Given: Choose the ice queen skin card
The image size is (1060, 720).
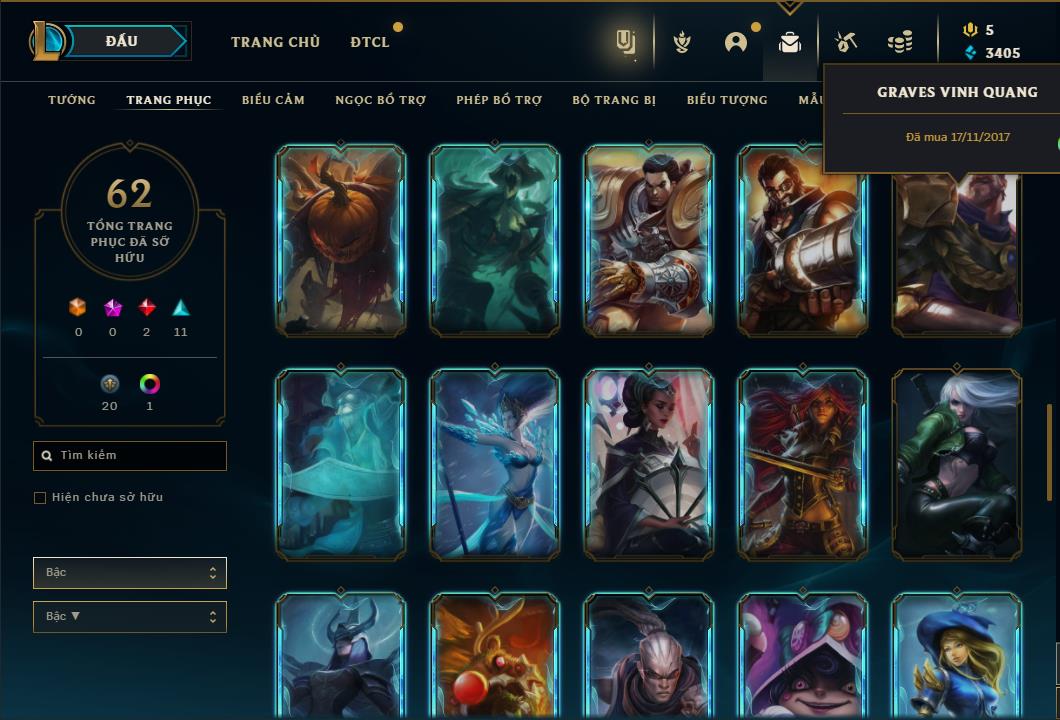Looking at the screenshot, I should click(495, 464).
